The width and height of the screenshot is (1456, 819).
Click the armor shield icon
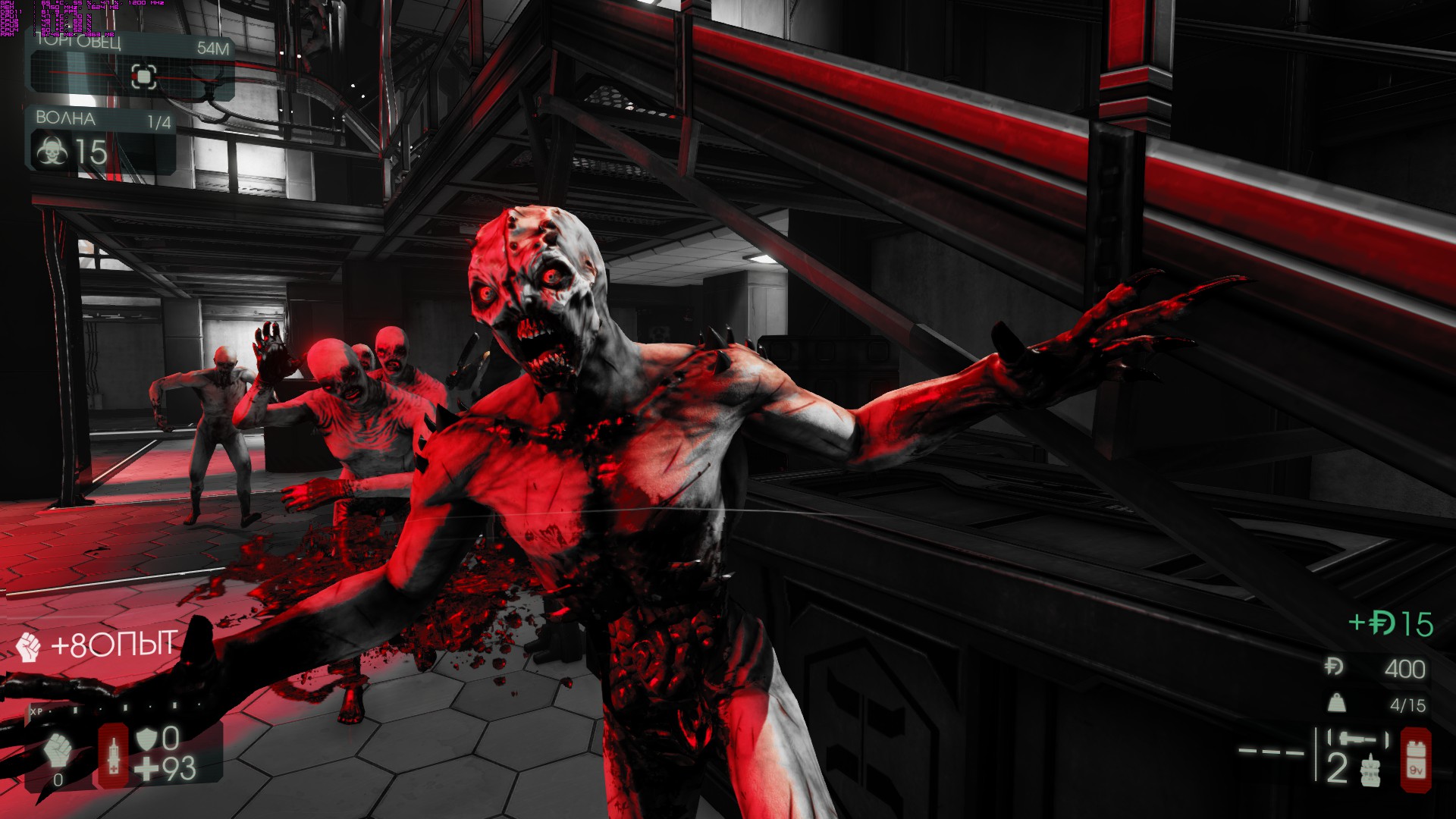(146, 739)
